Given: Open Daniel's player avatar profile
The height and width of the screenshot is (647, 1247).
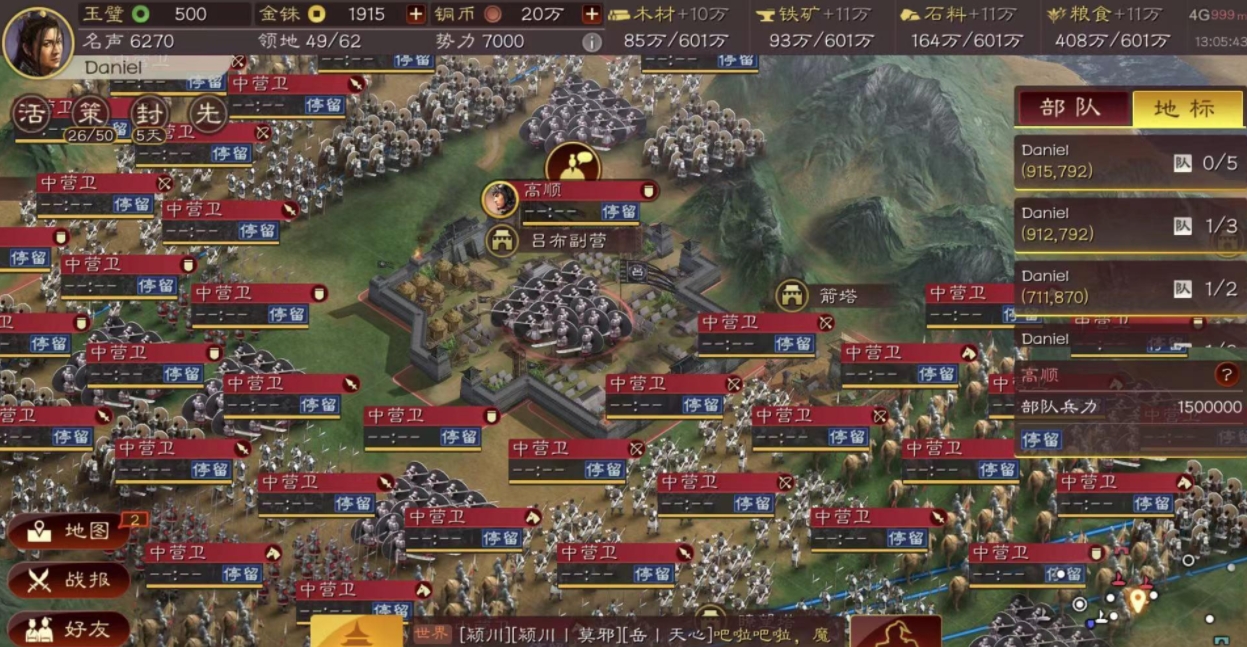Looking at the screenshot, I should [x=38, y=39].
